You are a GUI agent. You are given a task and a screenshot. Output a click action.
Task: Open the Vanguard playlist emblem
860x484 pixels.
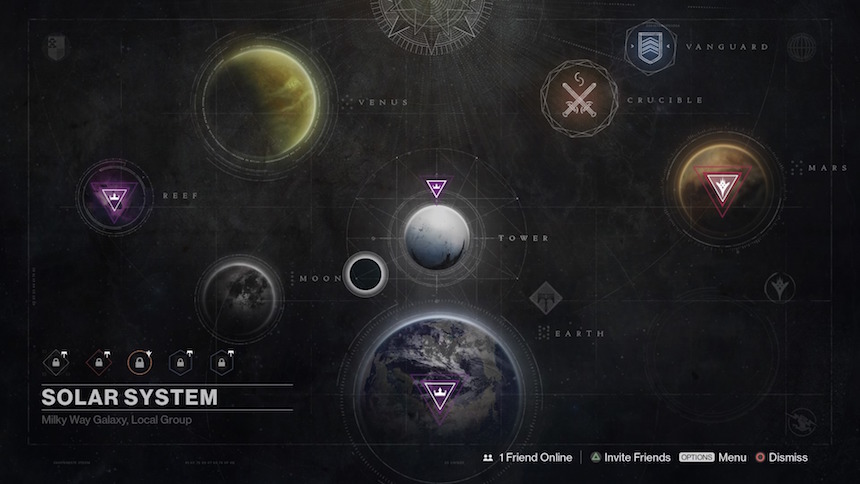point(651,47)
